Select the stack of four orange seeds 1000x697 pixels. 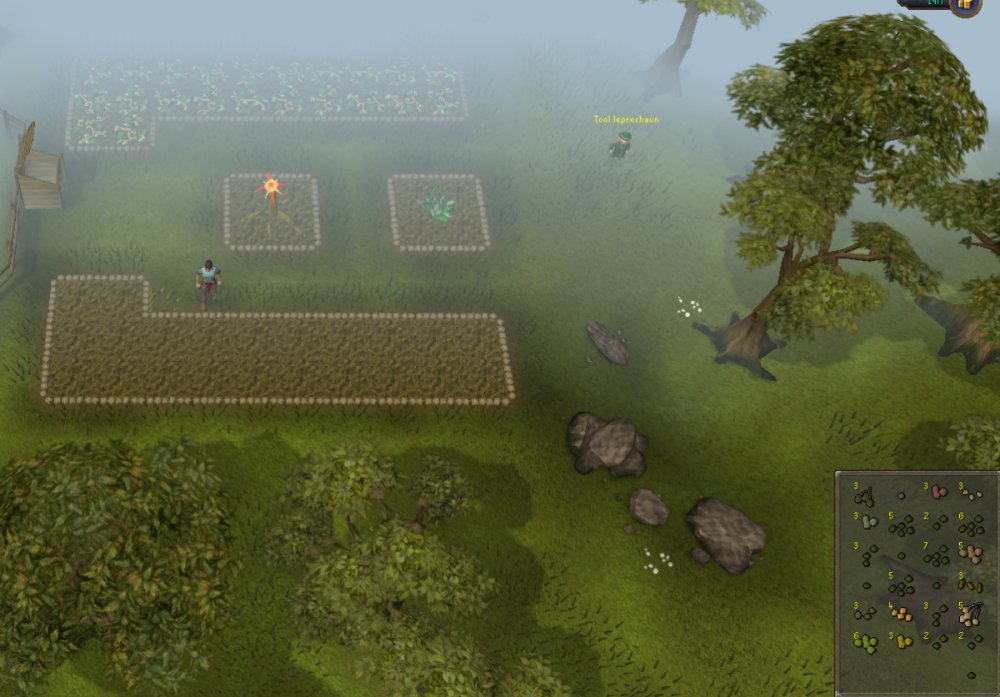coord(901,613)
